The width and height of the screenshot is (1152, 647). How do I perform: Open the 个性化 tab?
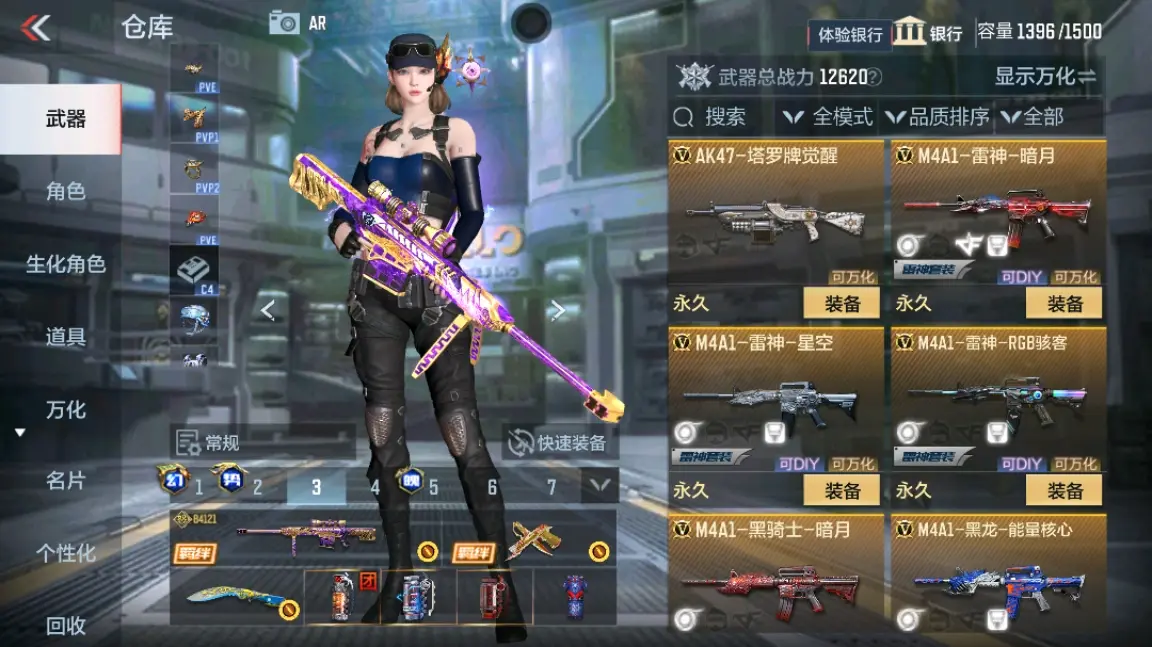(x=65, y=553)
